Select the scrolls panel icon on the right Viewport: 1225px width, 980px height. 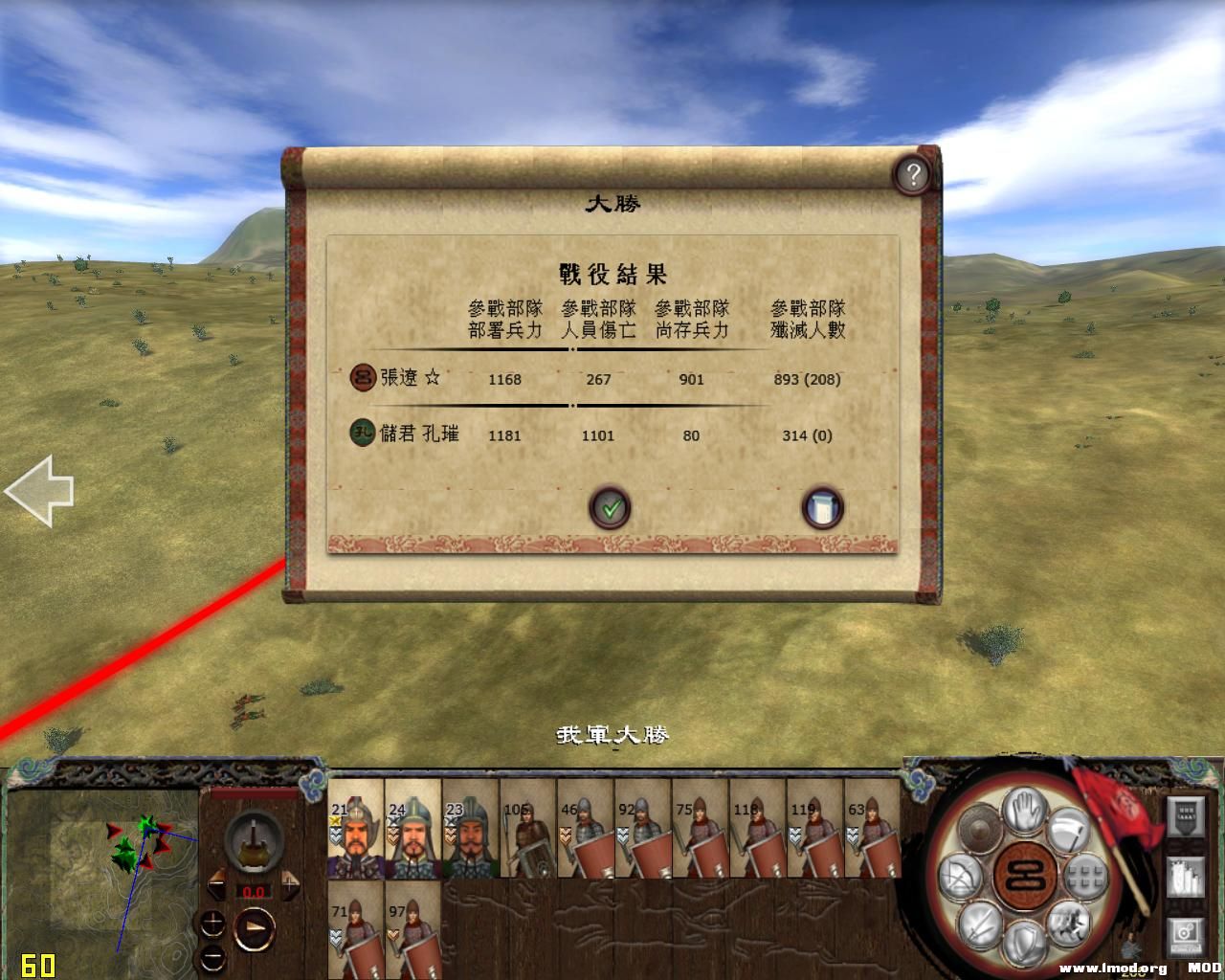point(1185,876)
